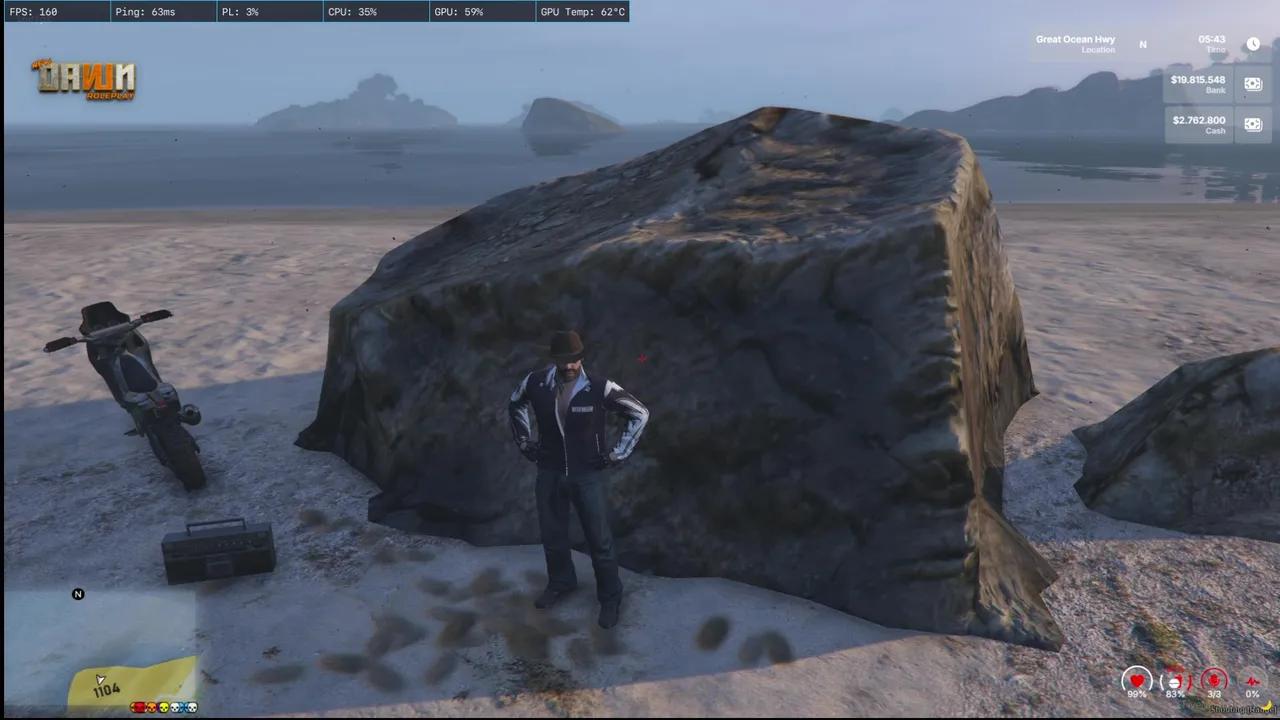Click the red heart health icon
The image size is (1280, 720).
(1137, 681)
